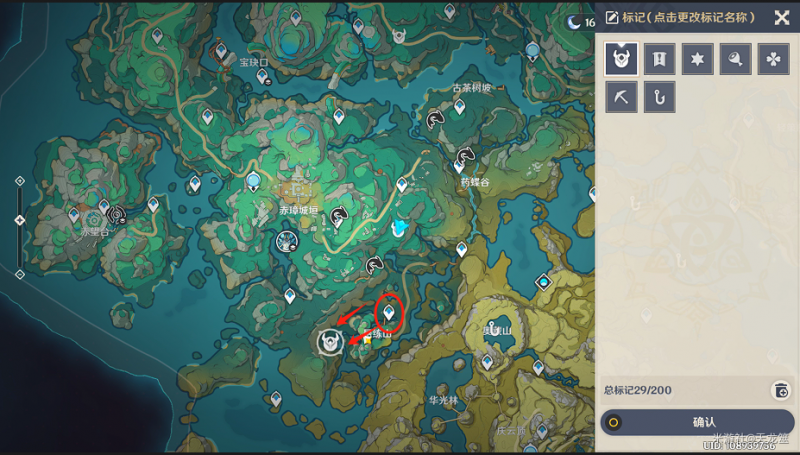Viewport: 800px width, 455px height.
Task: Select the domain icon near 赤璋城垣
Action: 287,240
